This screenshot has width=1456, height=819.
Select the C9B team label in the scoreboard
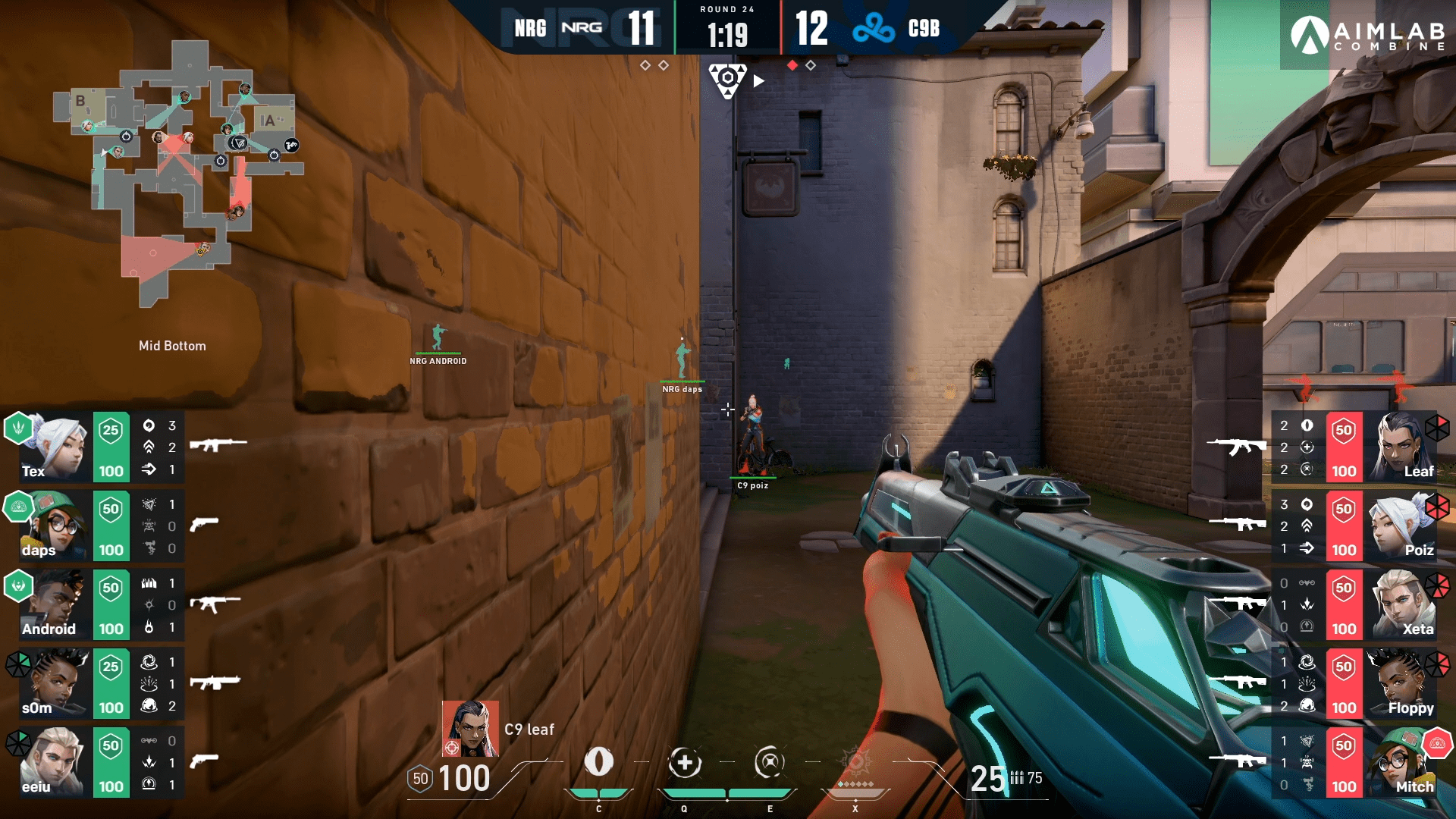pos(923,30)
